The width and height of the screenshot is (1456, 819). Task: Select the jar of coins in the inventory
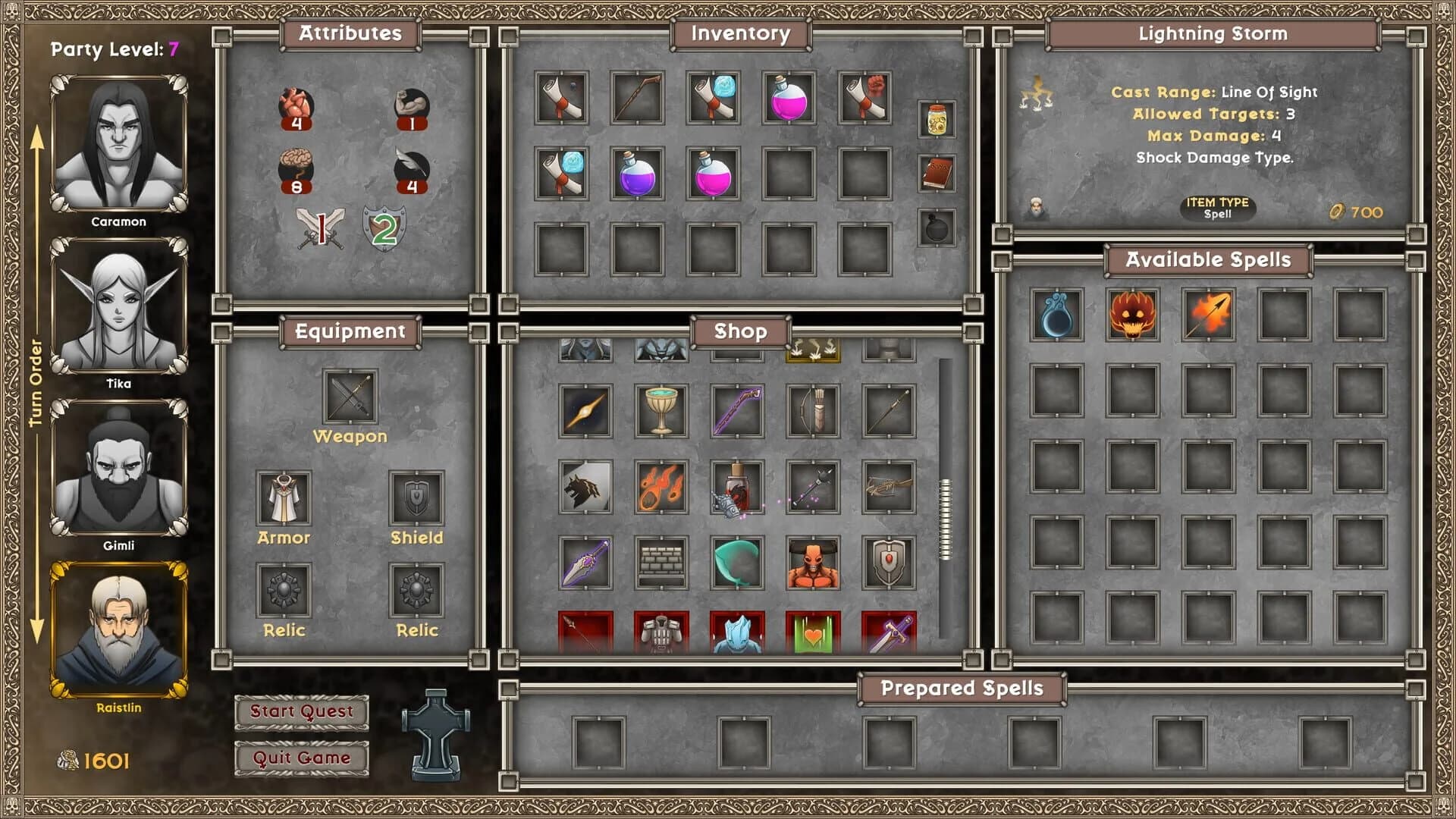[938, 119]
